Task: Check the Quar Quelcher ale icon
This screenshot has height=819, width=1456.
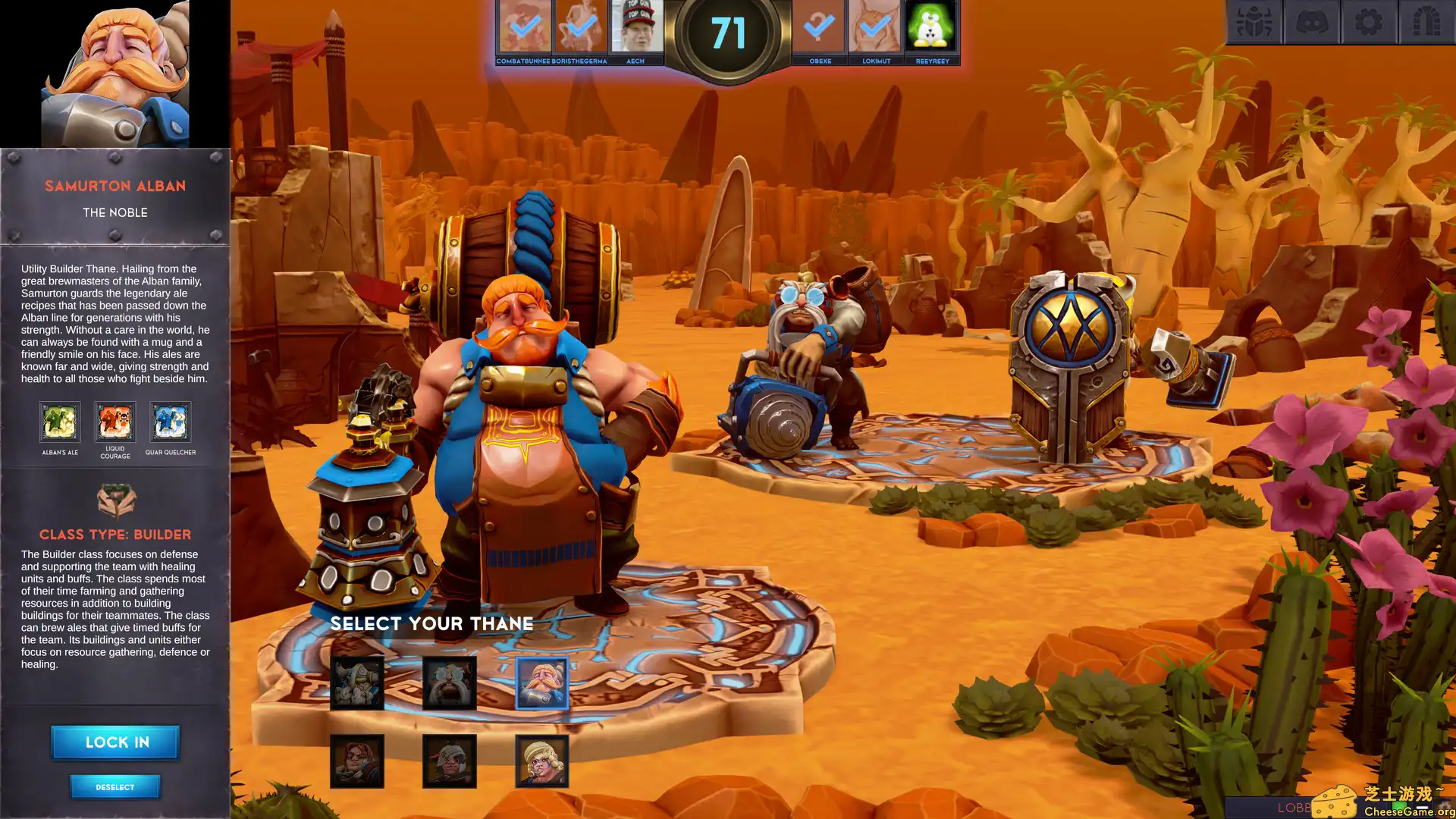Action: [x=171, y=422]
